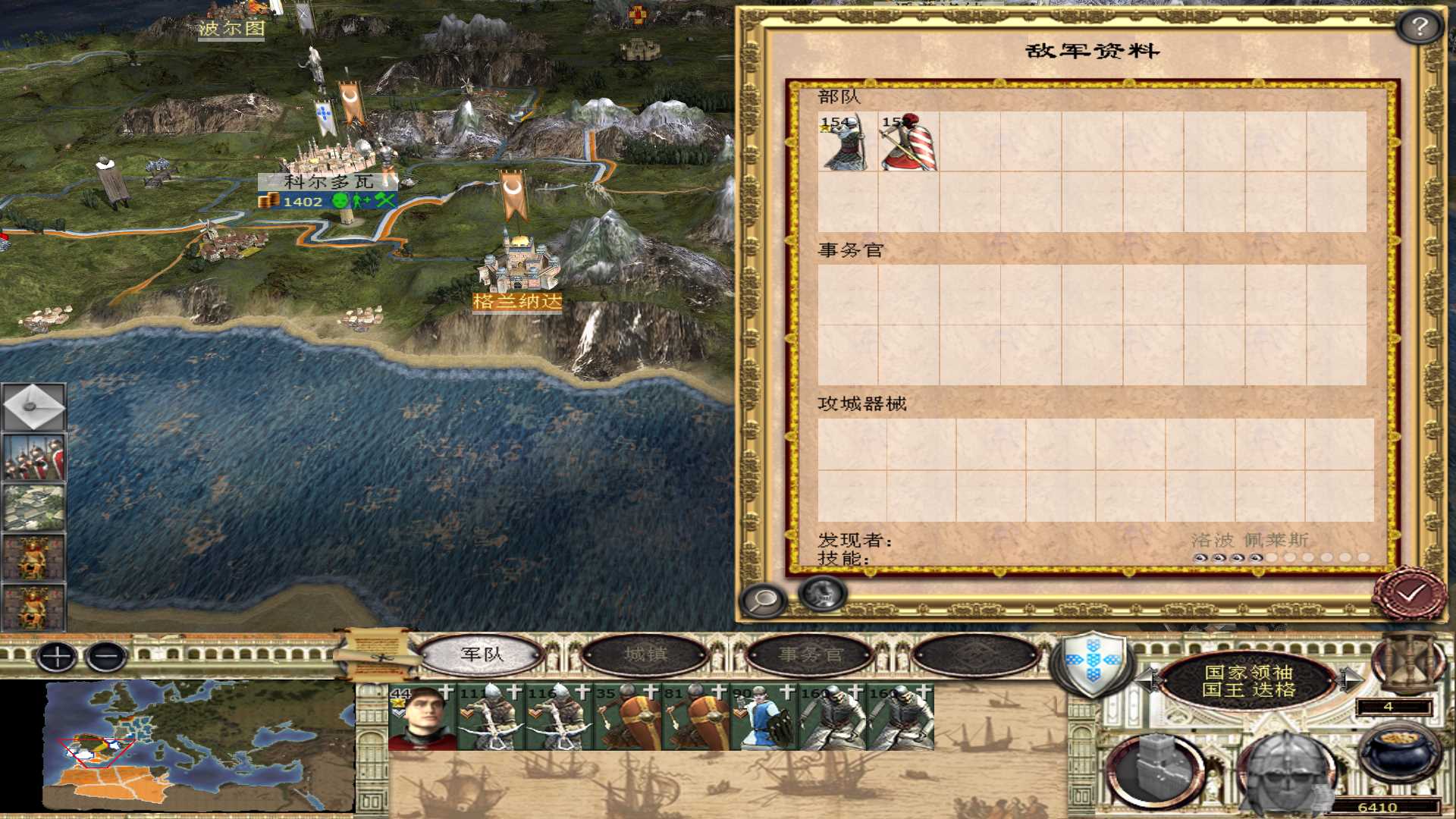
Task: Switch to the 城镇 tab
Action: point(645,654)
